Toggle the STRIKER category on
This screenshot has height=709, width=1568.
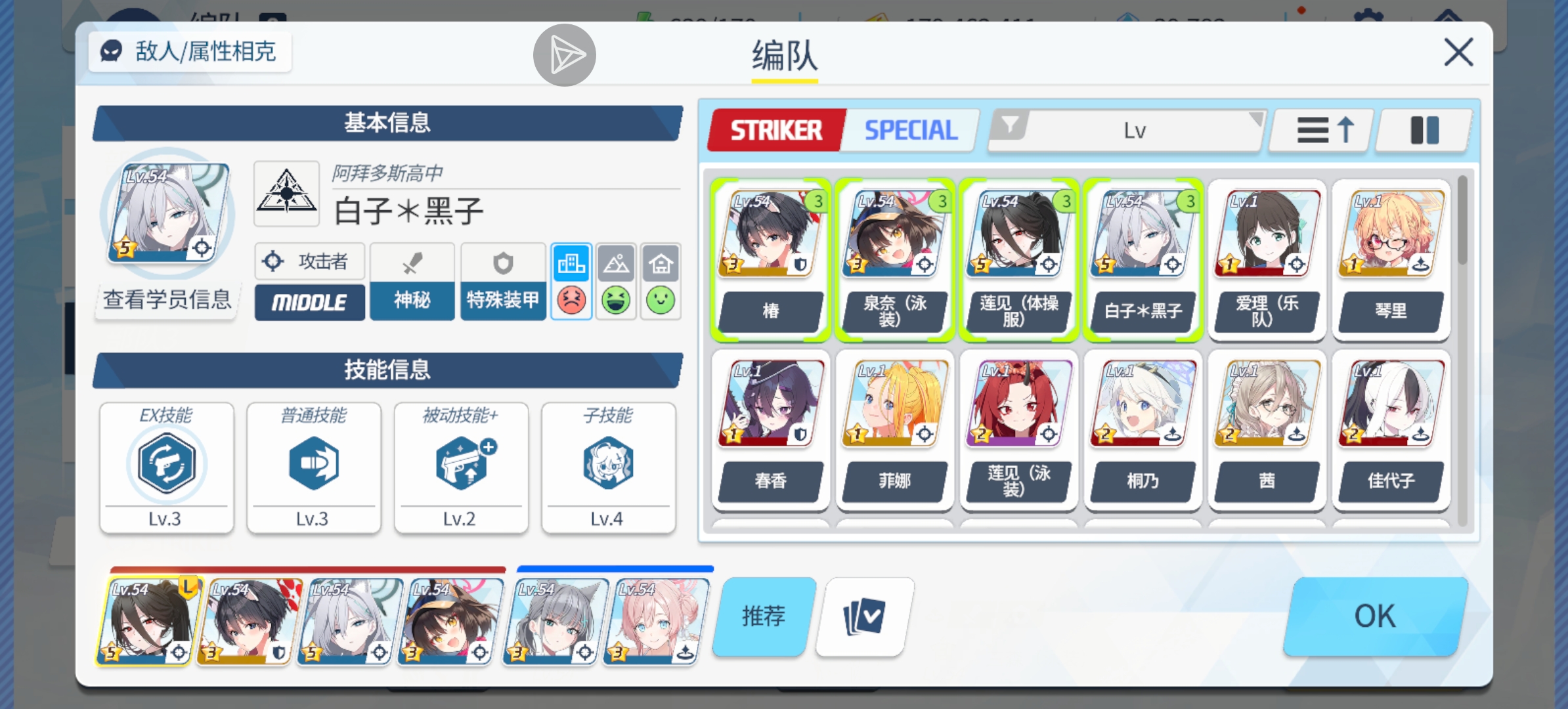pos(775,129)
